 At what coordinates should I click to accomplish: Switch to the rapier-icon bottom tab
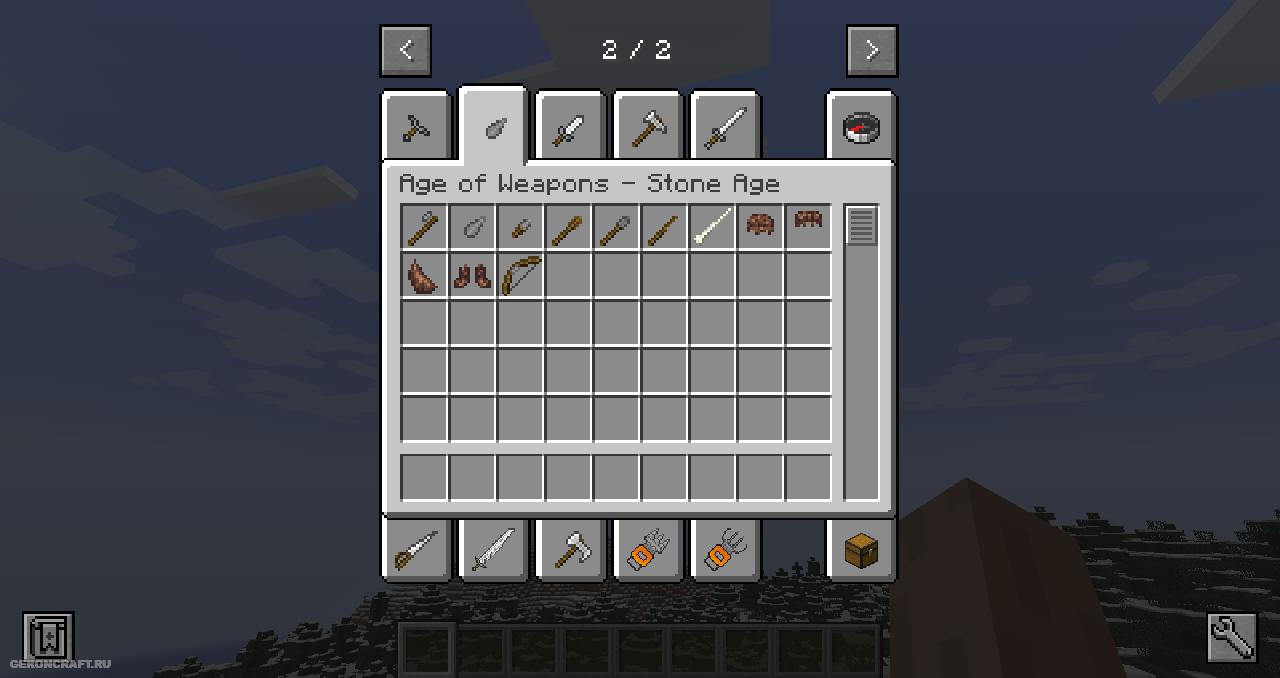click(416, 548)
